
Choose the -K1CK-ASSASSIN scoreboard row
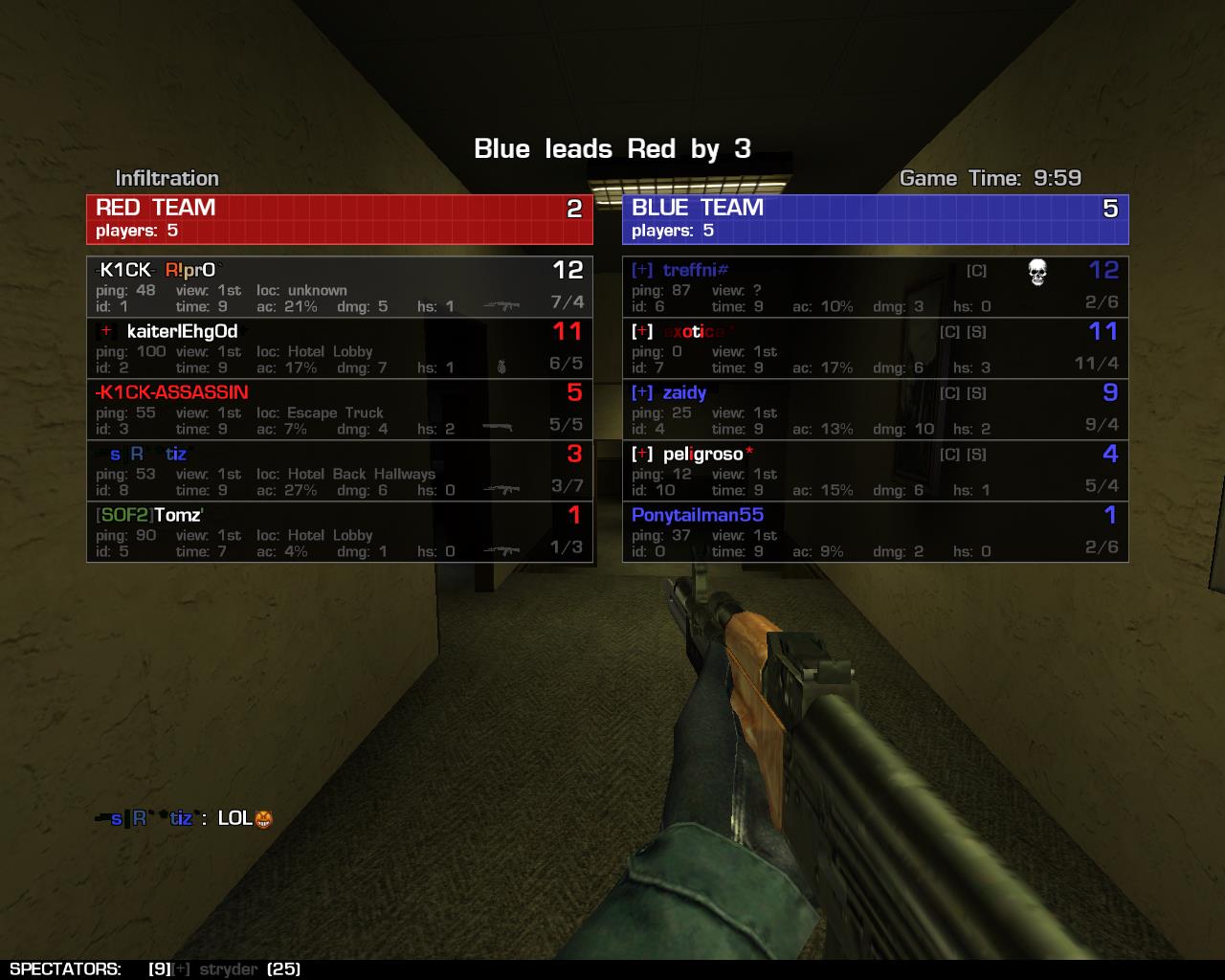[340, 409]
